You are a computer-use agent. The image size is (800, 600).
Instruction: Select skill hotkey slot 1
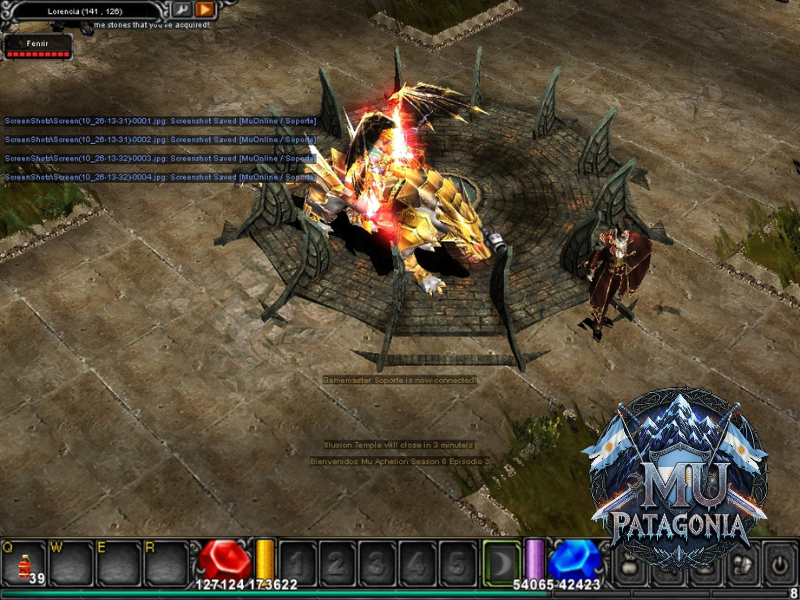[x=297, y=562]
